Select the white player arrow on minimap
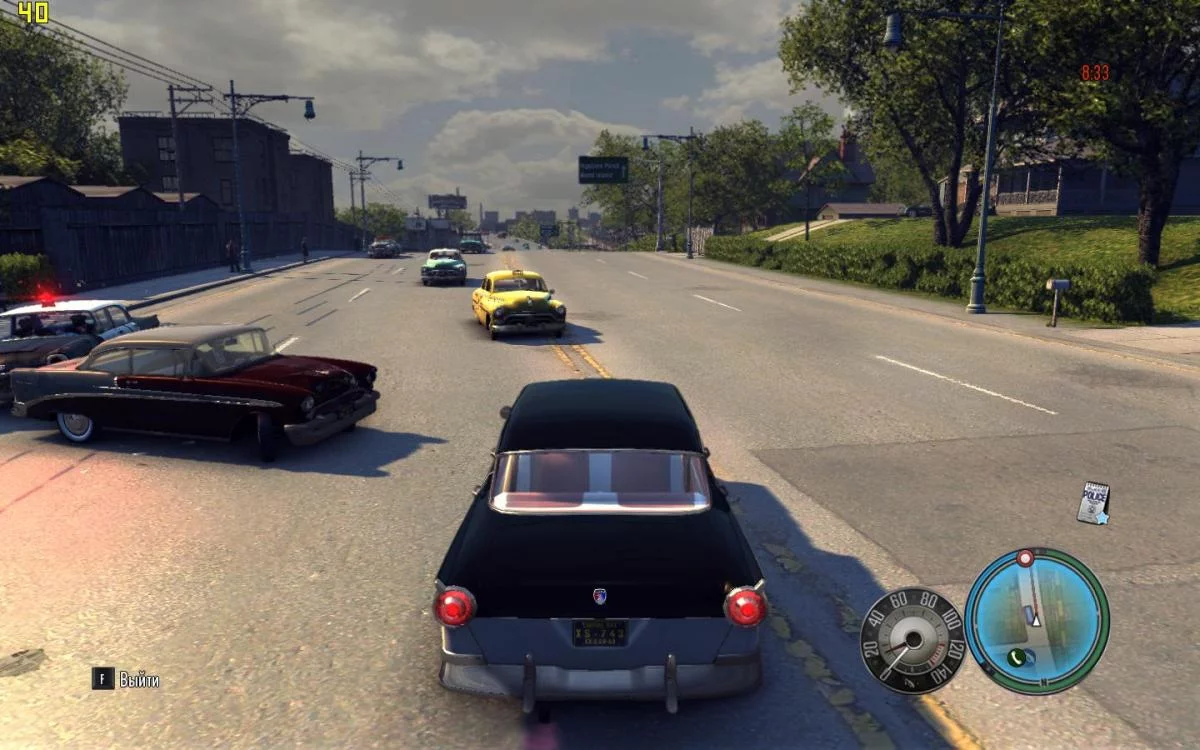This screenshot has width=1200, height=750. click(1036, 620)
